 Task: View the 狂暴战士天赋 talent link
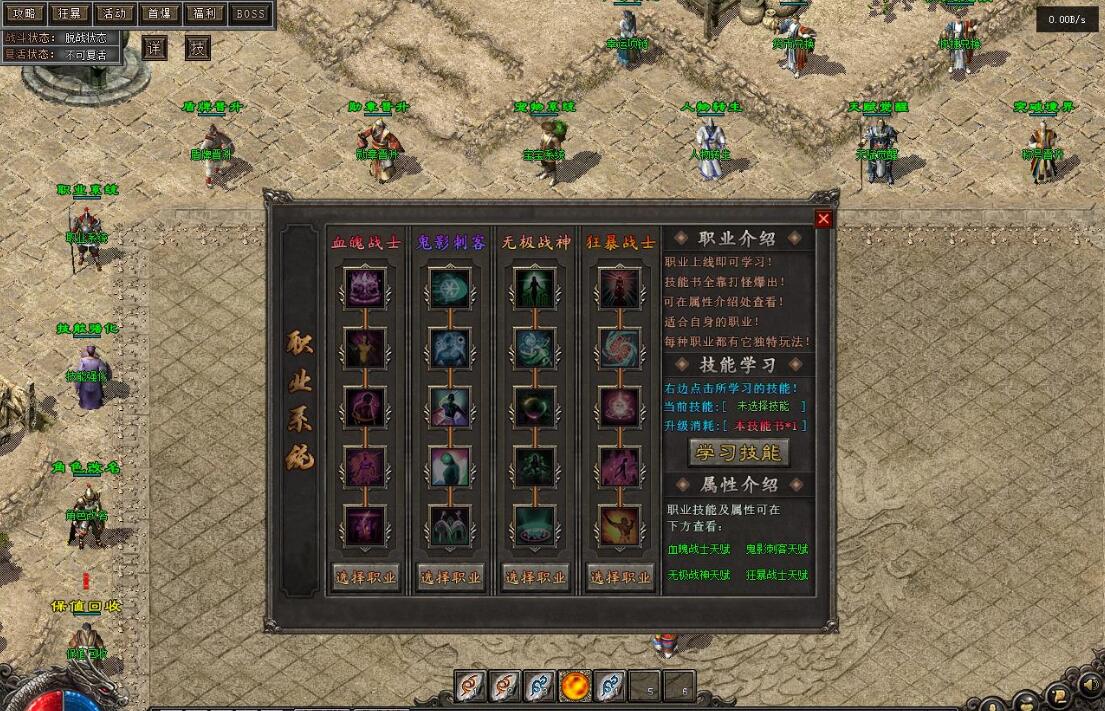point(776,575)
